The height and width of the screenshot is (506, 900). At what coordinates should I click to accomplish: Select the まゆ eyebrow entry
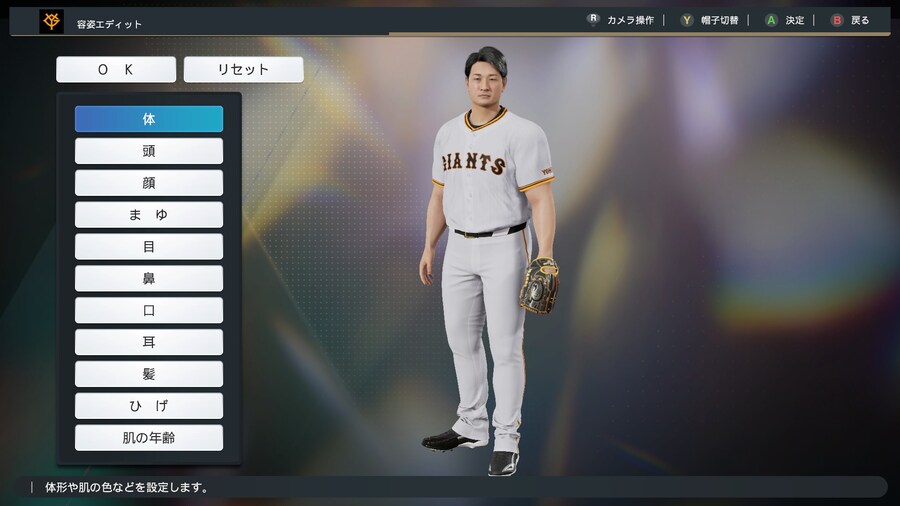coord(149,215)
